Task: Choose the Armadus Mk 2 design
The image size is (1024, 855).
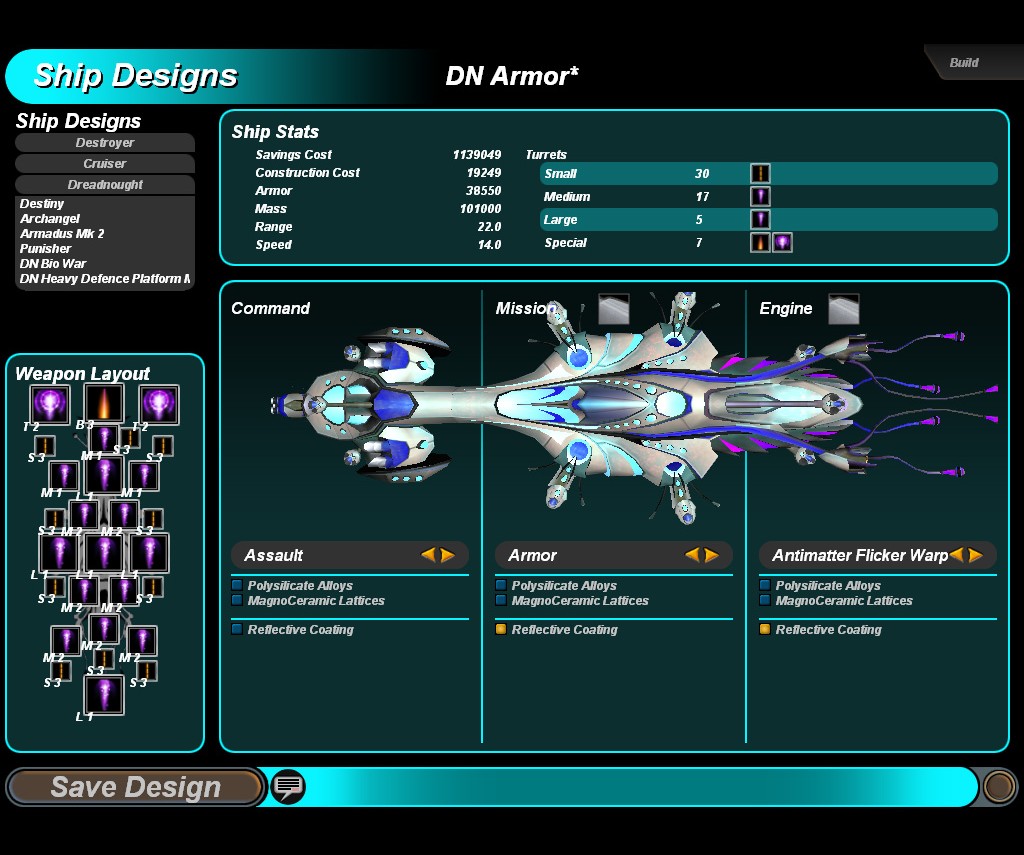Action: click(x=62, y=234)
